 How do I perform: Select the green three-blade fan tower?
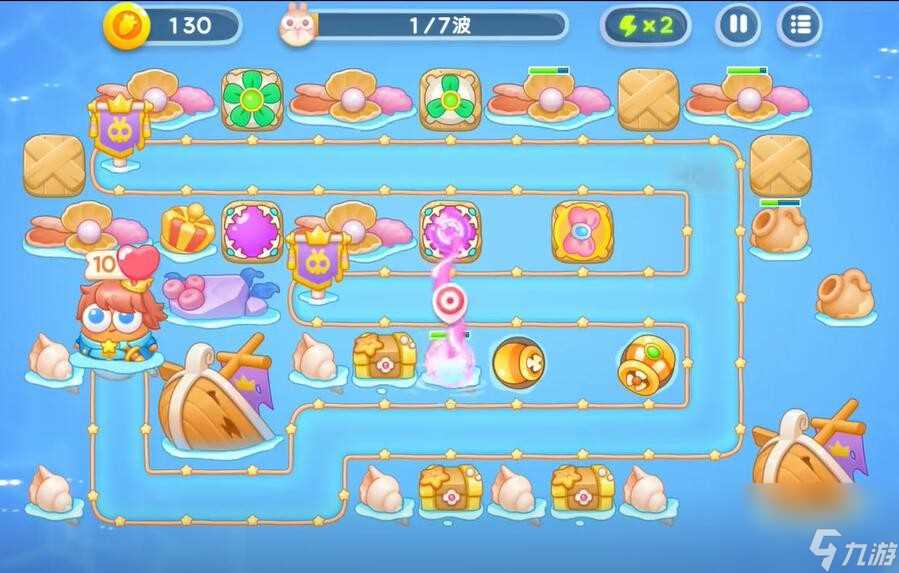coord(450,99)
